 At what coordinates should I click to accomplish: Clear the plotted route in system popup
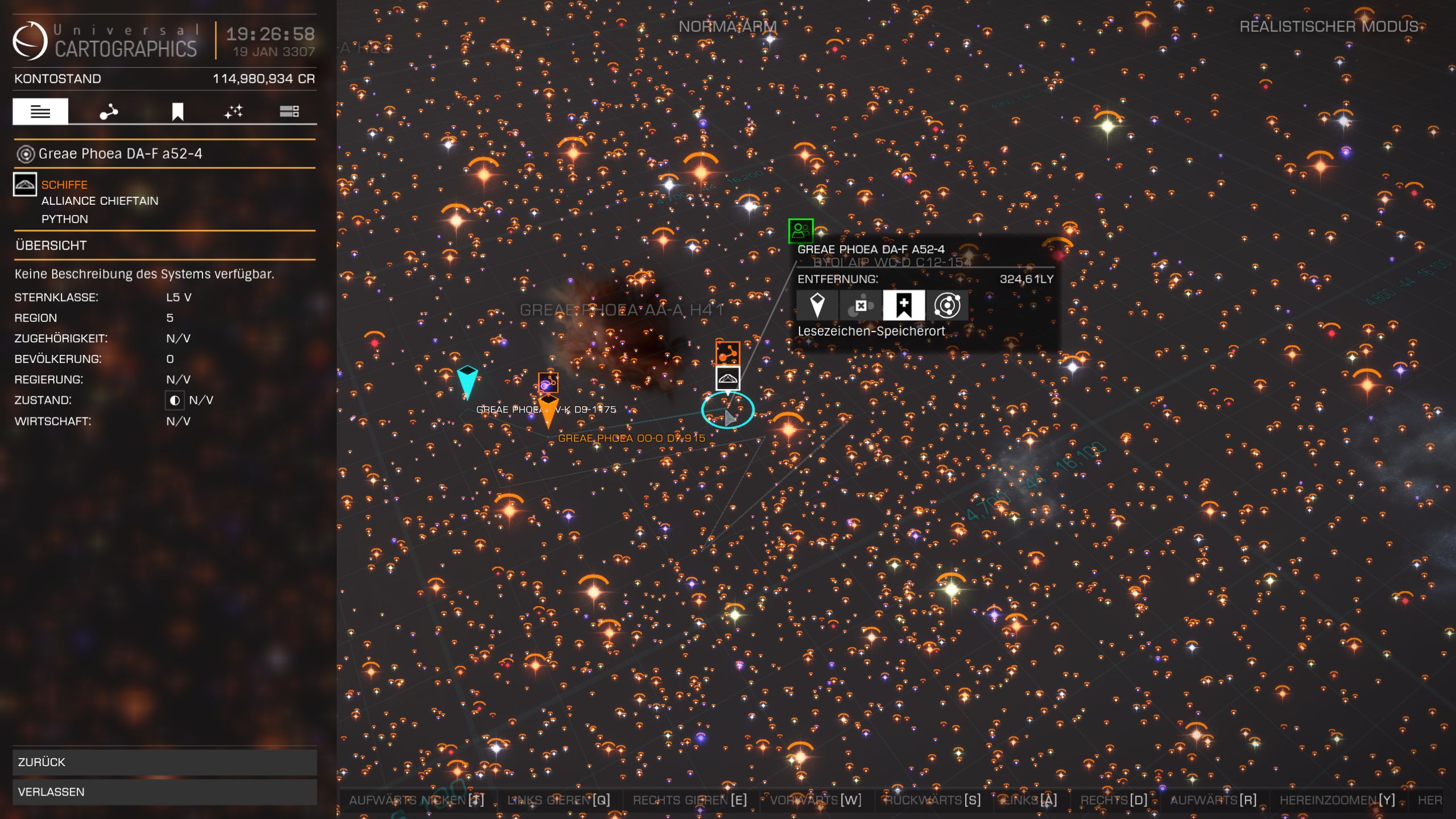tap(861, 305)
